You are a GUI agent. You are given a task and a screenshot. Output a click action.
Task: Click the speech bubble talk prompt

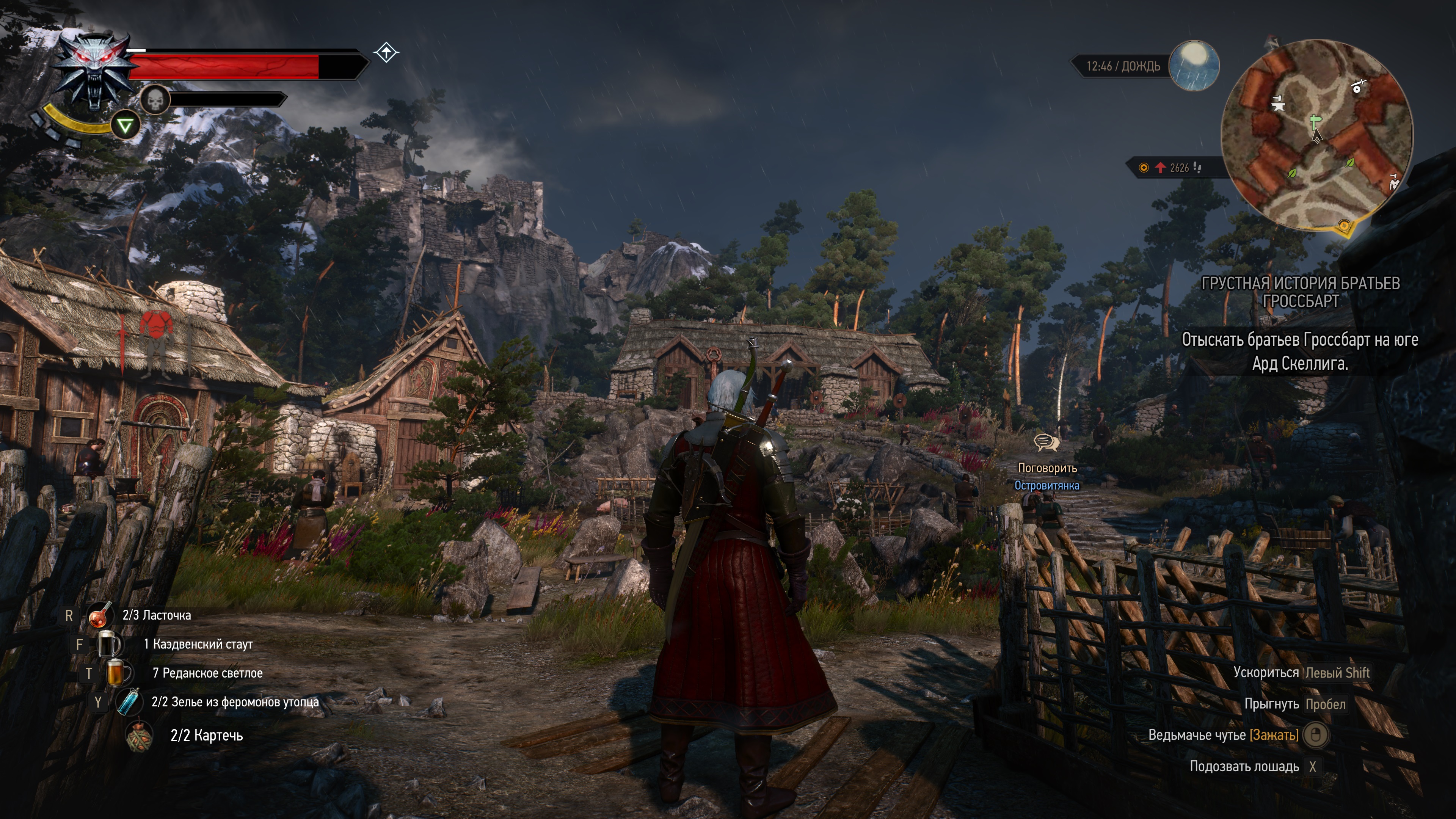coord(1046,442)
